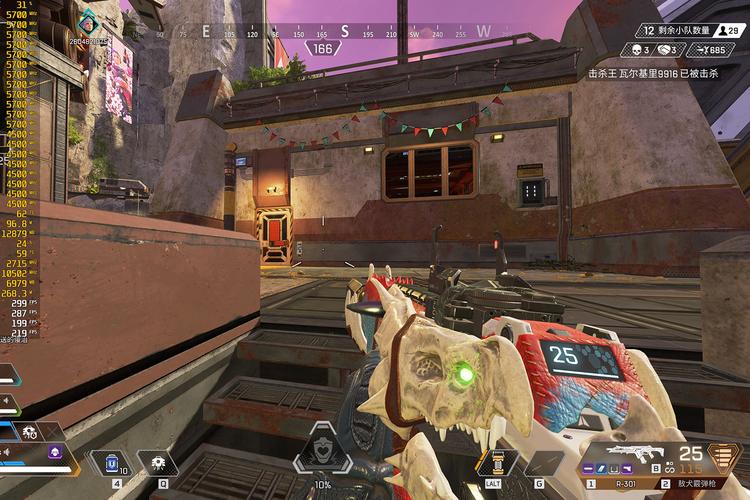The width and height of the screenshot is (750, 500).
Task: Select the shield battery item slot
Action: (x=112, y=462)
